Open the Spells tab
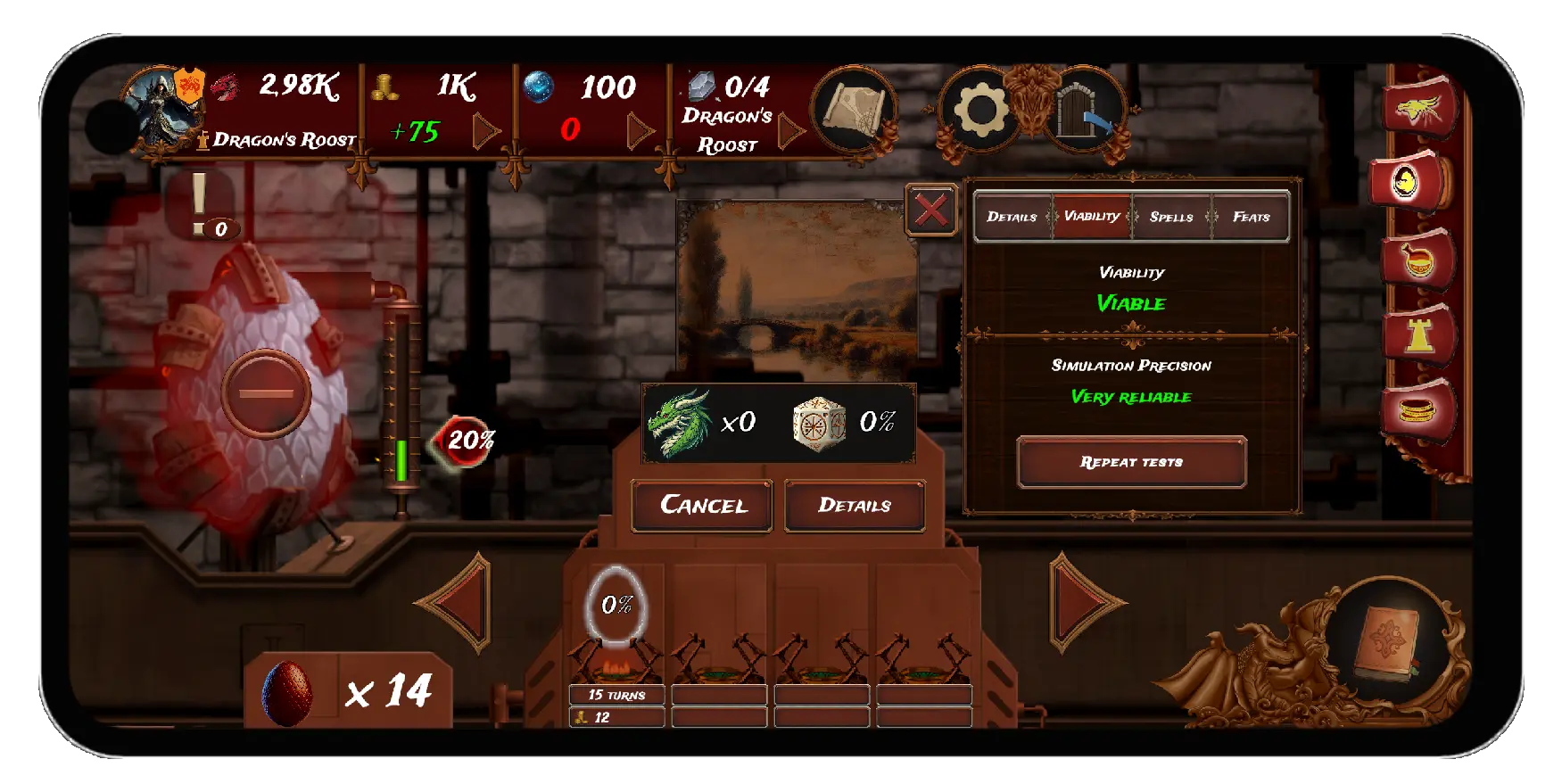Screen dimensions: 1562x784 click(x=1171, y=217)
